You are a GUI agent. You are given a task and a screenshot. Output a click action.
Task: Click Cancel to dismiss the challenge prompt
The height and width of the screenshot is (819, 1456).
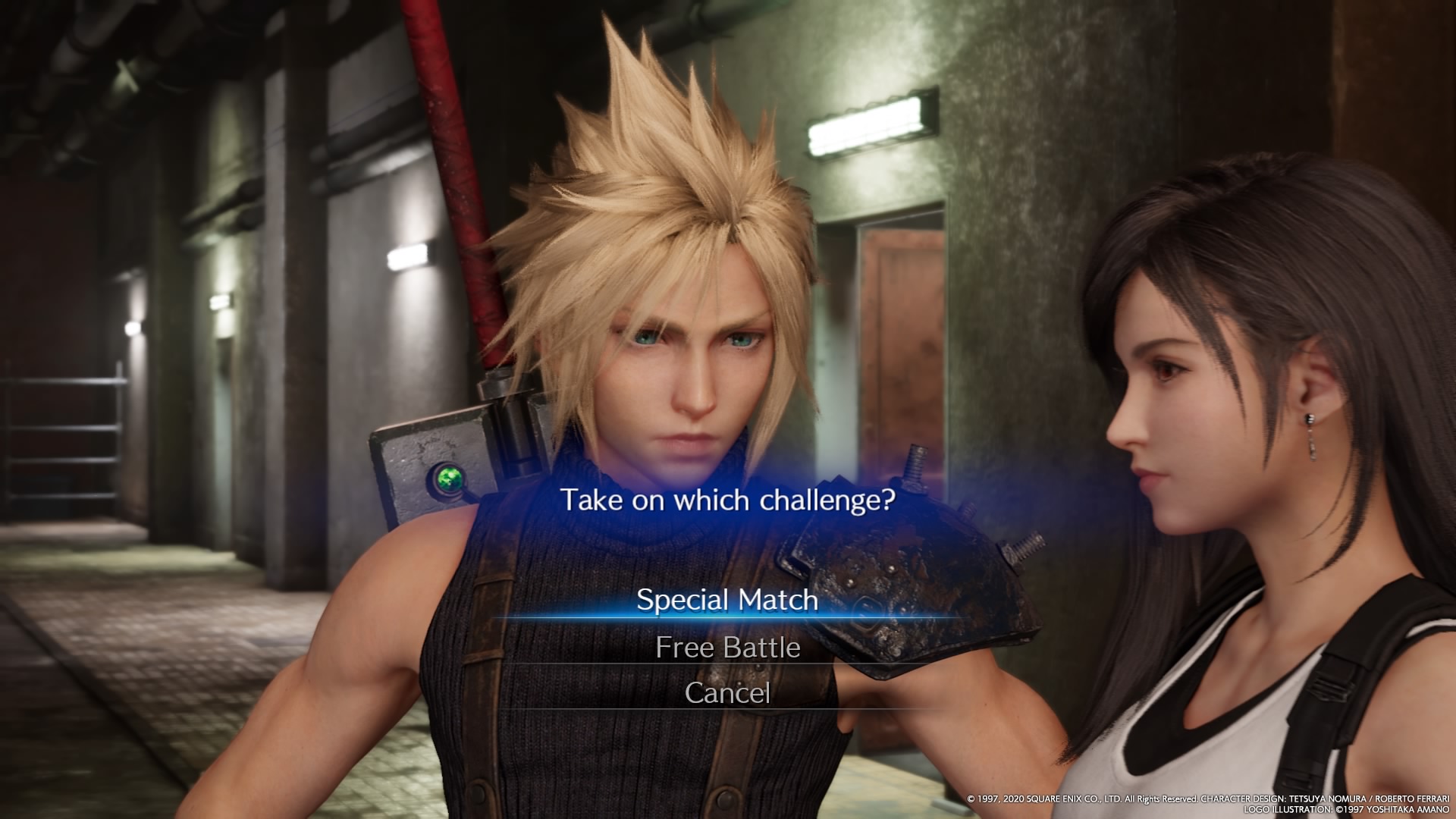click(x=728, y=692)
